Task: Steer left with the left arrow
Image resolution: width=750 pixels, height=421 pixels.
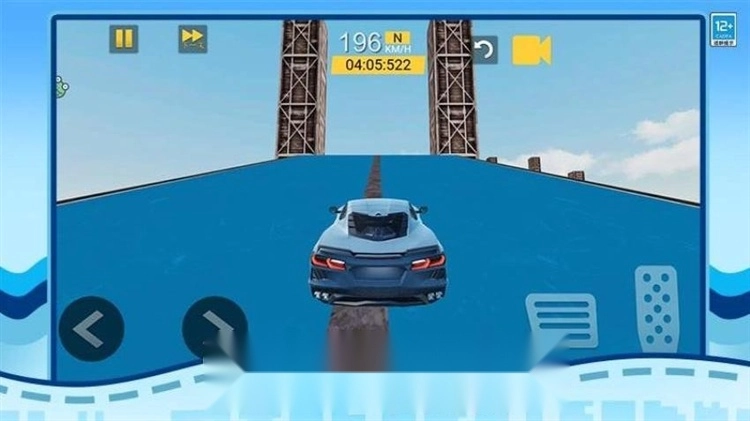Action: pyautogui.click(x=91, y=329)
